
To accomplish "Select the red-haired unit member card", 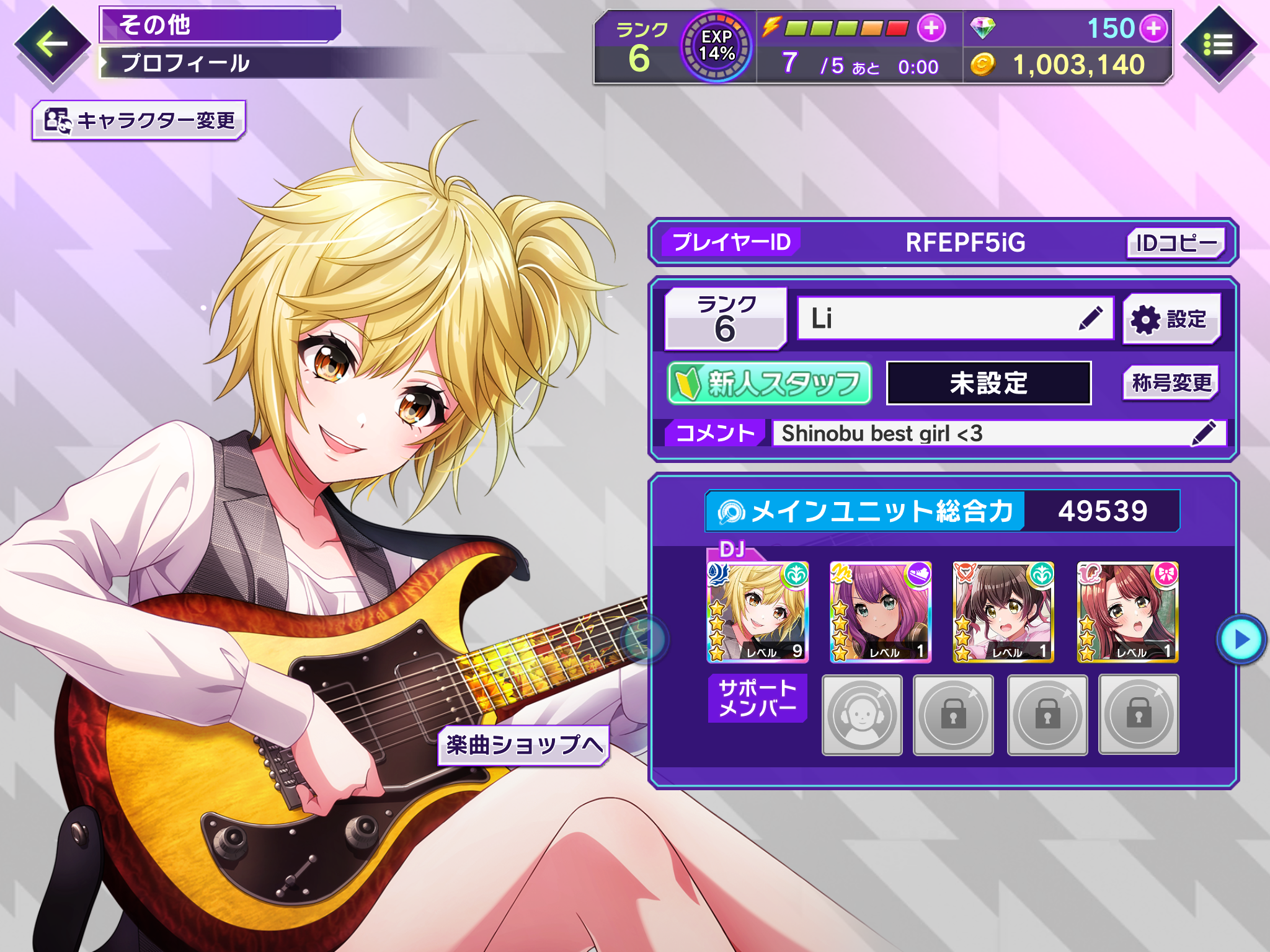I will pos(1127,612).
